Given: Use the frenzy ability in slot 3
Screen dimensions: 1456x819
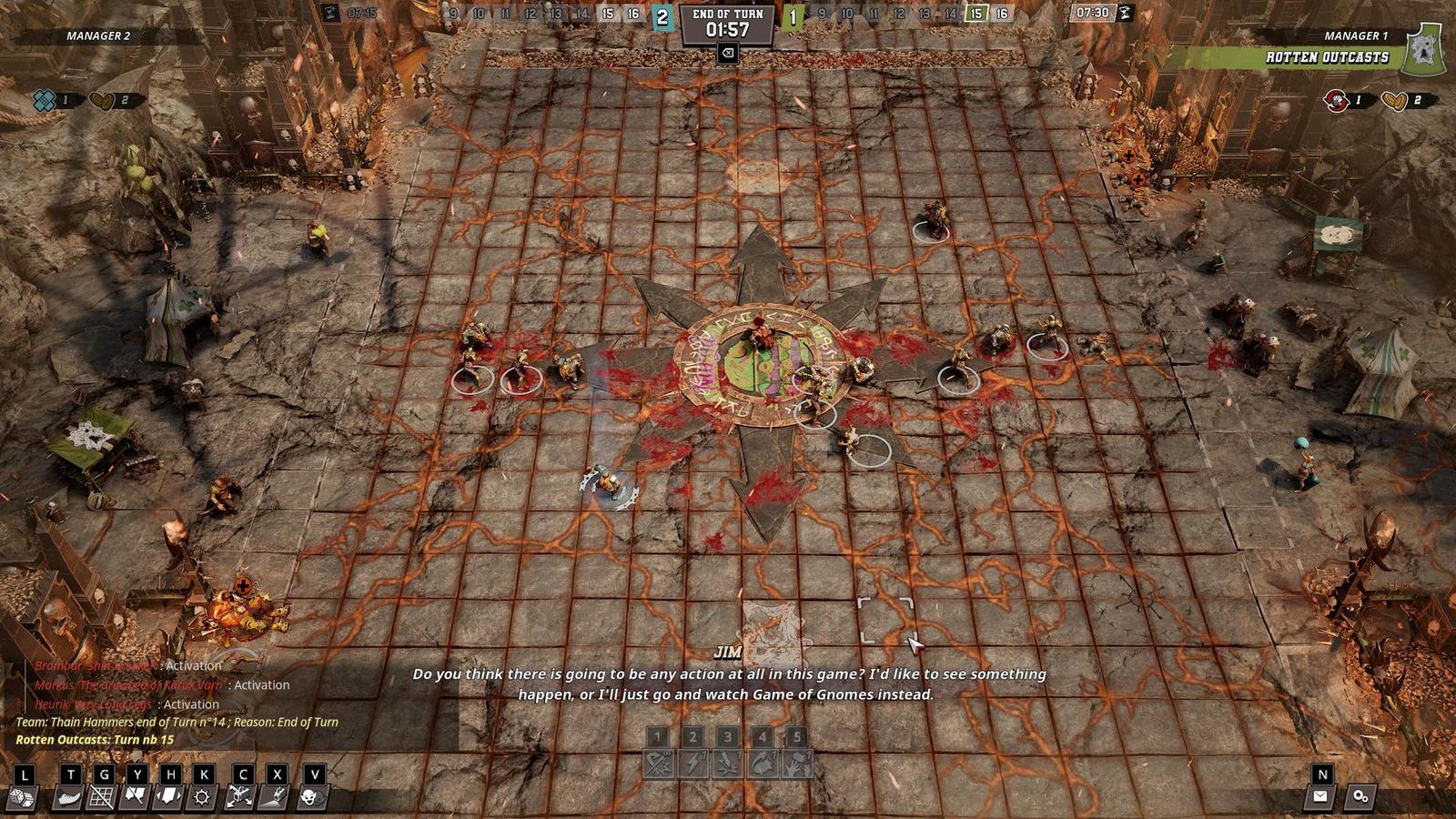Looking at the screenshot, I should point(728,760).
